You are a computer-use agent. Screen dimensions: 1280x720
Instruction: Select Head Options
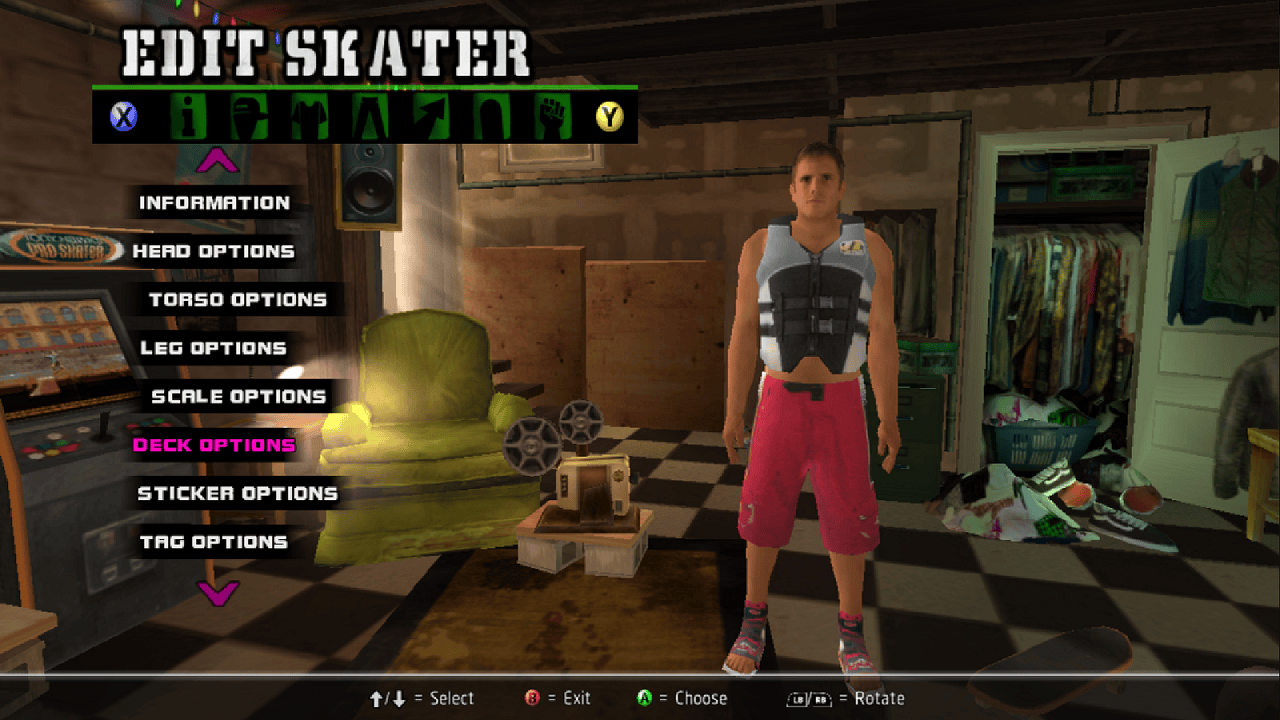[213, 251]
